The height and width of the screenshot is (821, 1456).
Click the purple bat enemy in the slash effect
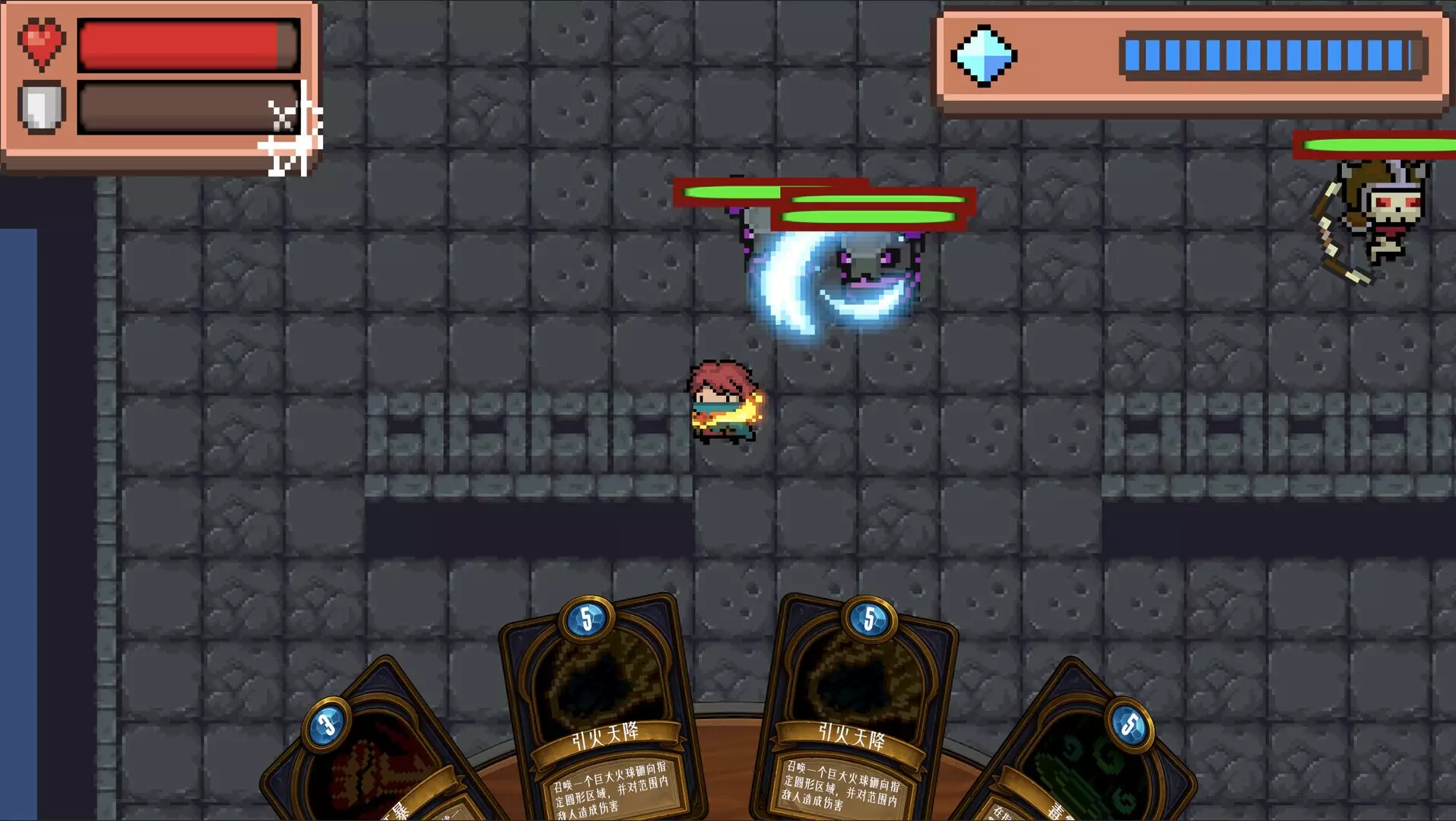867,262
